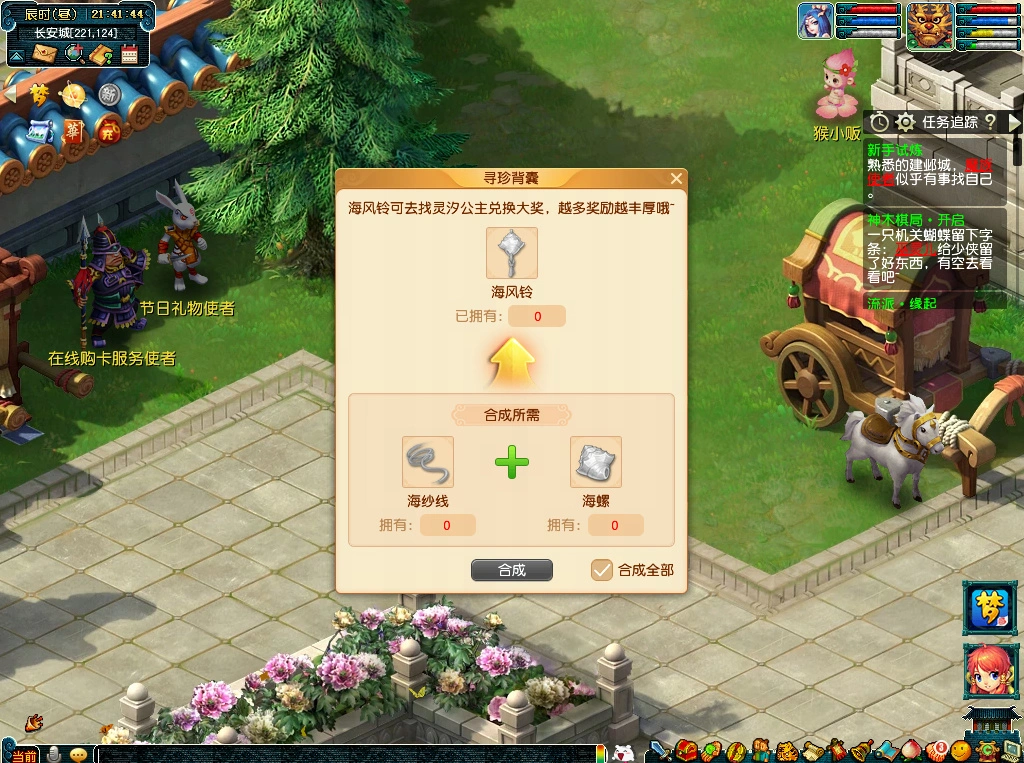Open the calendar schedule icon
This screenshot has height=763, width=1024.
coord(129,54)
